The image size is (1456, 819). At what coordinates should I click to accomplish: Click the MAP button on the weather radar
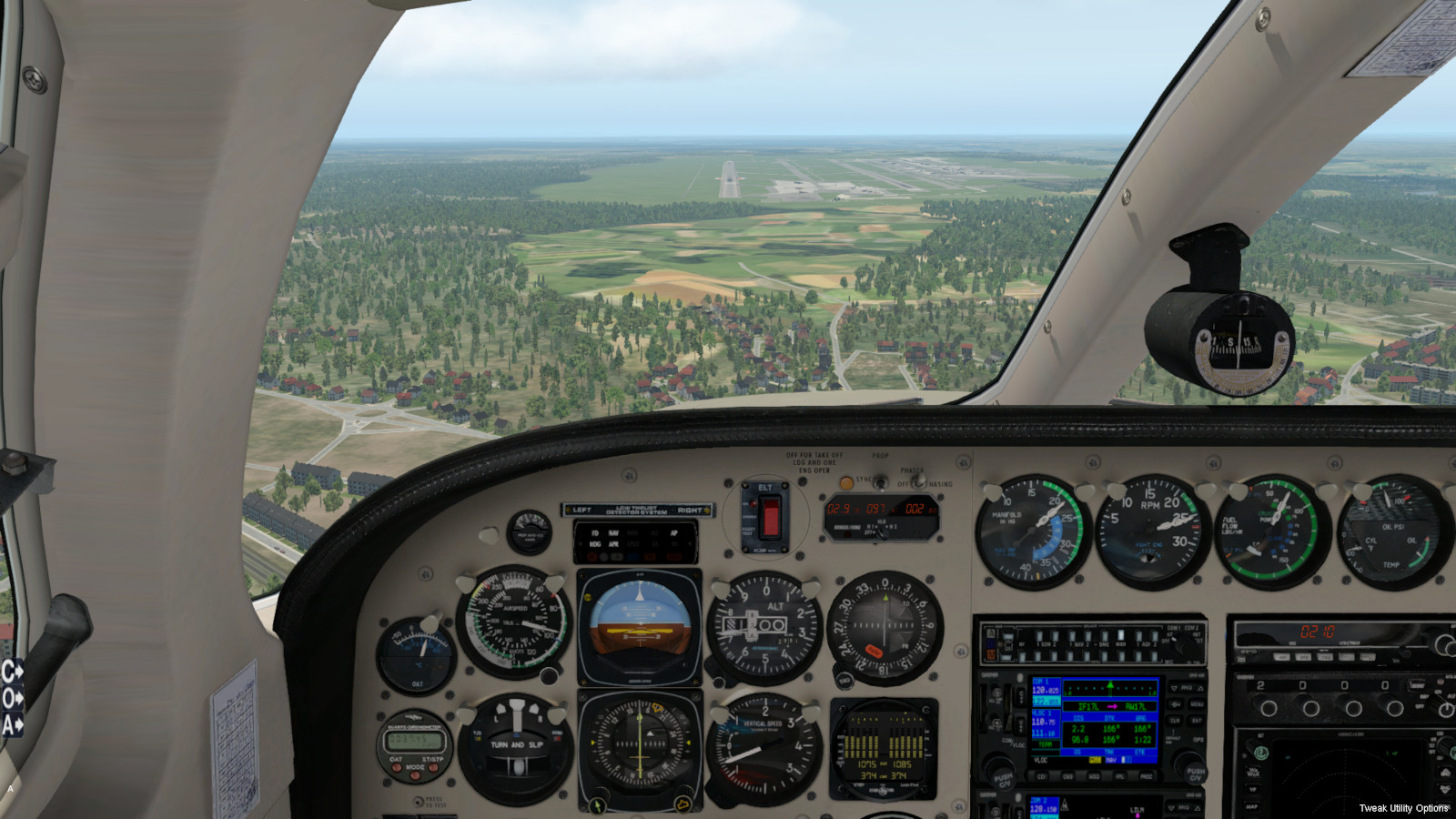(x=1252, y=806)
